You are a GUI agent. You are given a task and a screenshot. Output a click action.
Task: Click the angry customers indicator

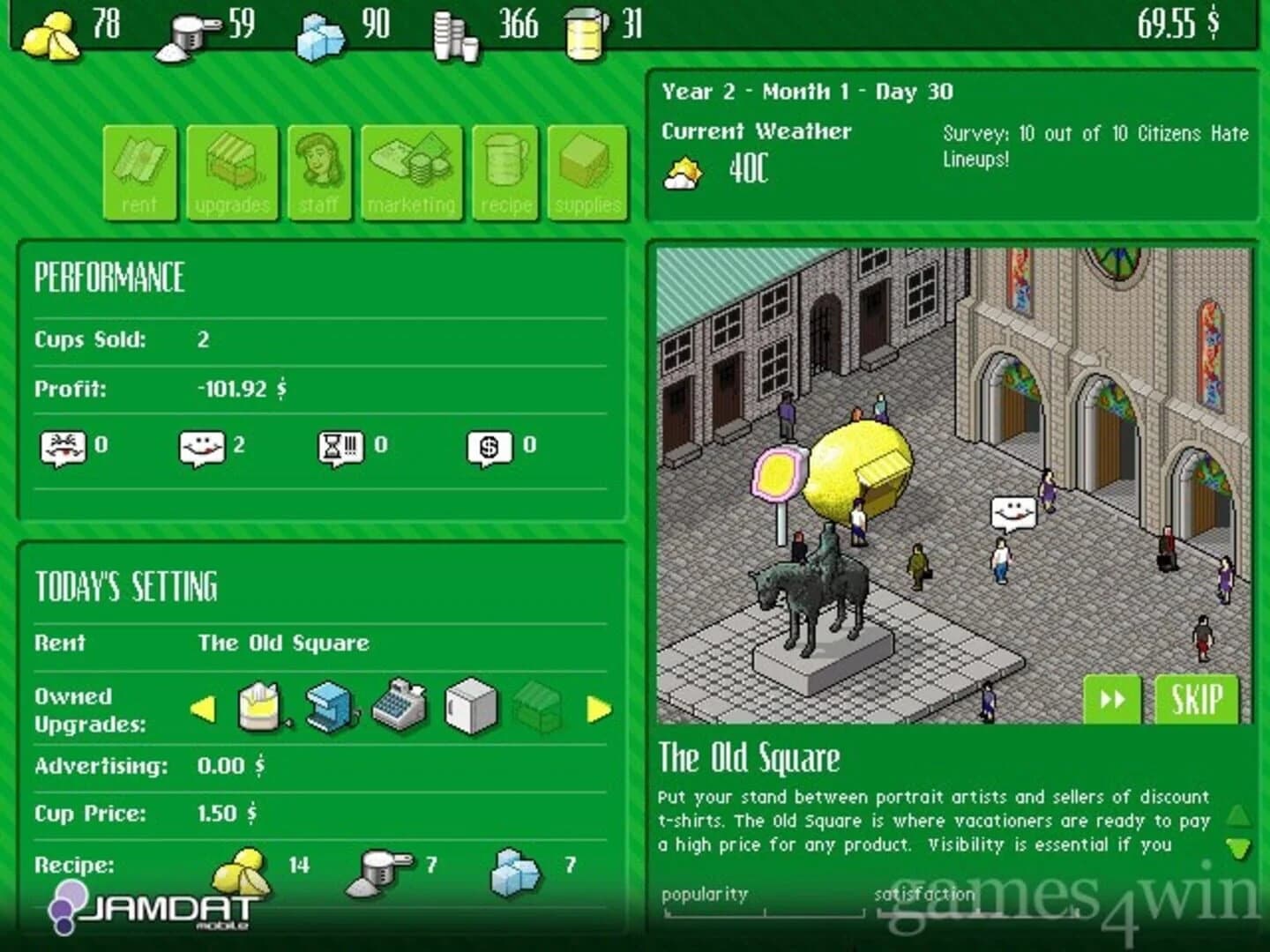(x=63, y=446)
